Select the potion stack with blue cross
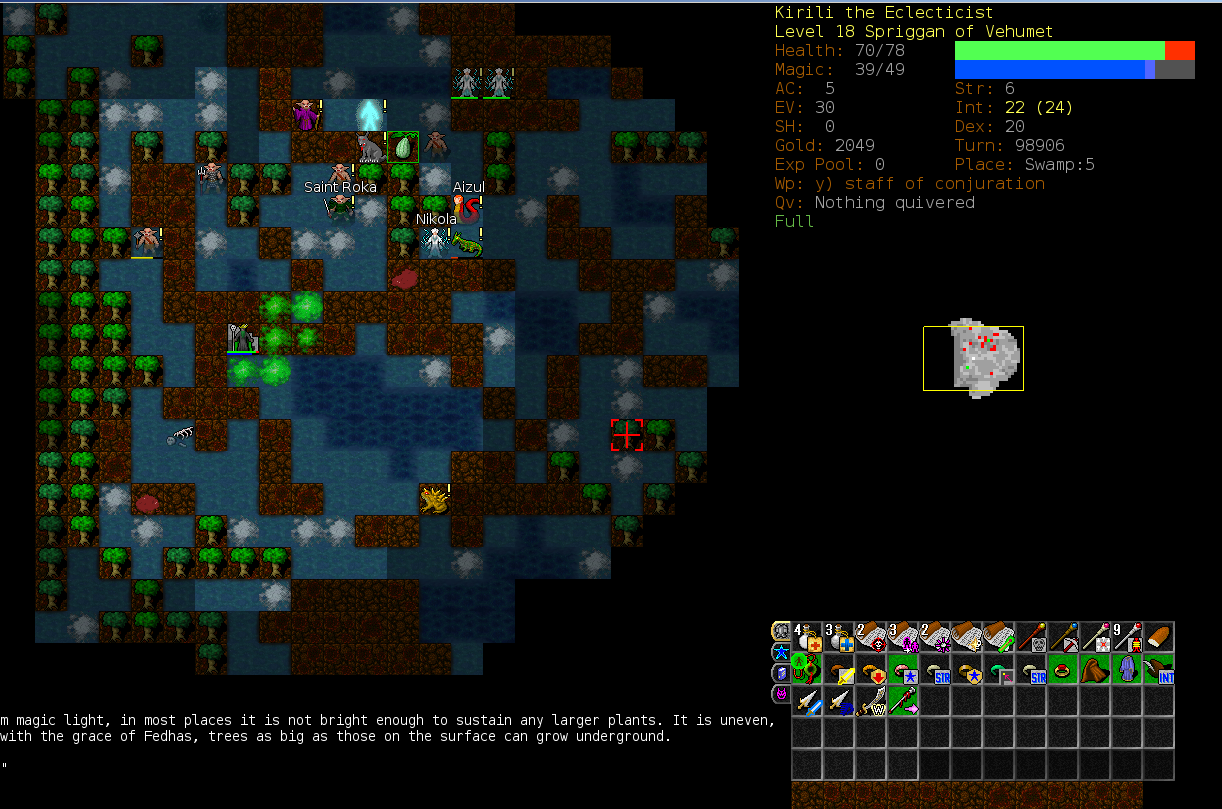 (840, 638)
